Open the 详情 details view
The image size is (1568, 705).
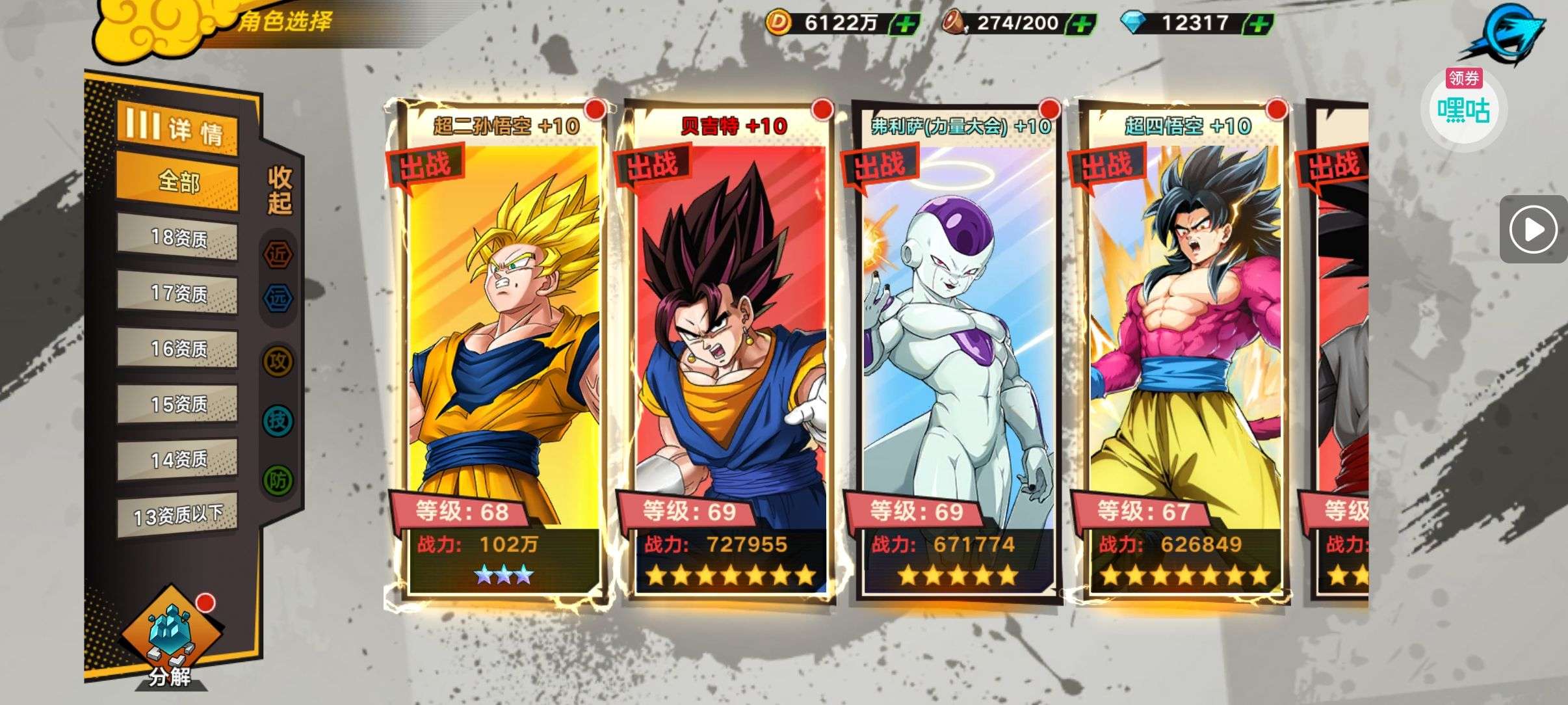177,129
